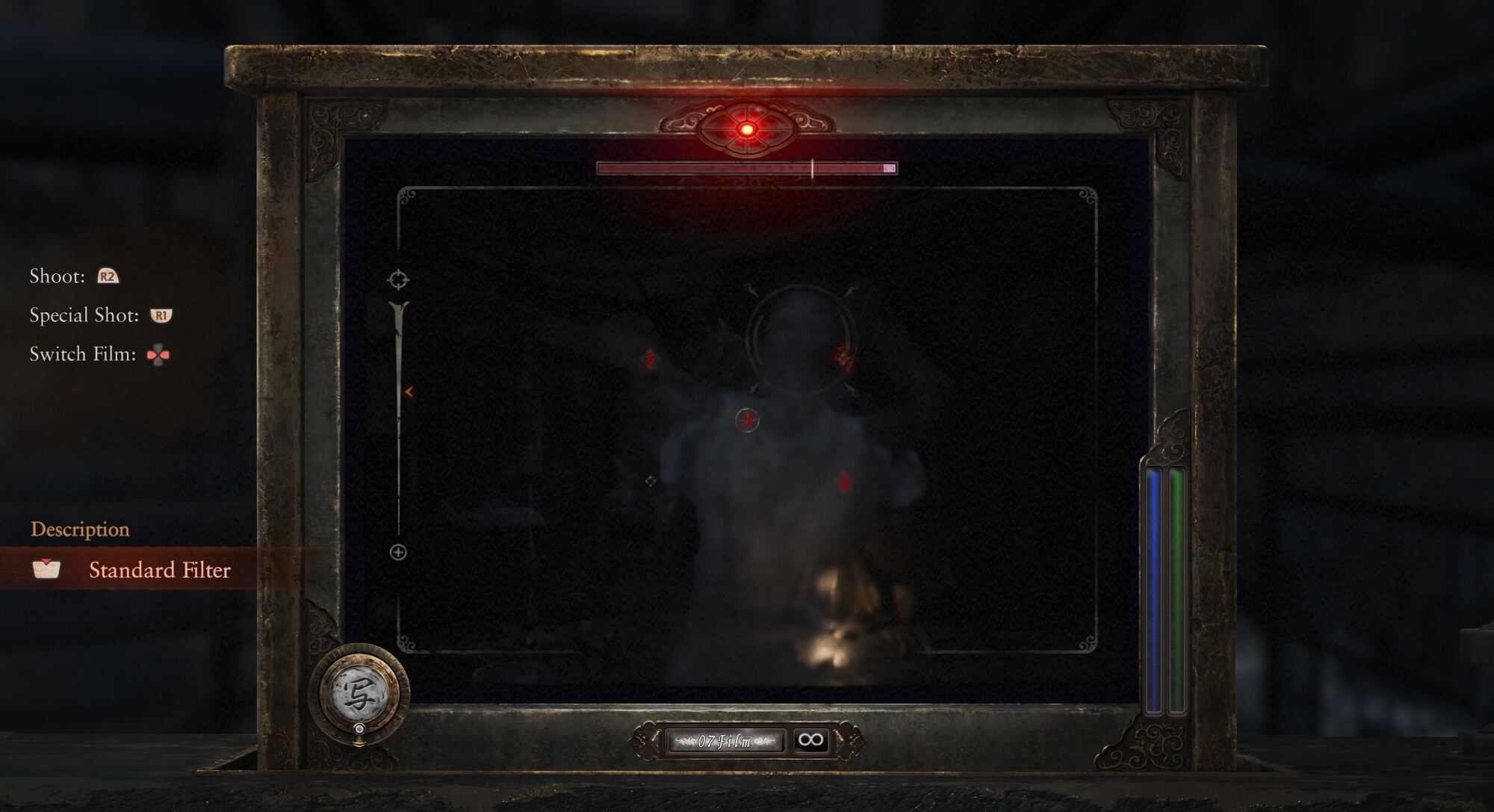Expand the Description panel header
1494x812 pixels.
(x=79, y=530)
